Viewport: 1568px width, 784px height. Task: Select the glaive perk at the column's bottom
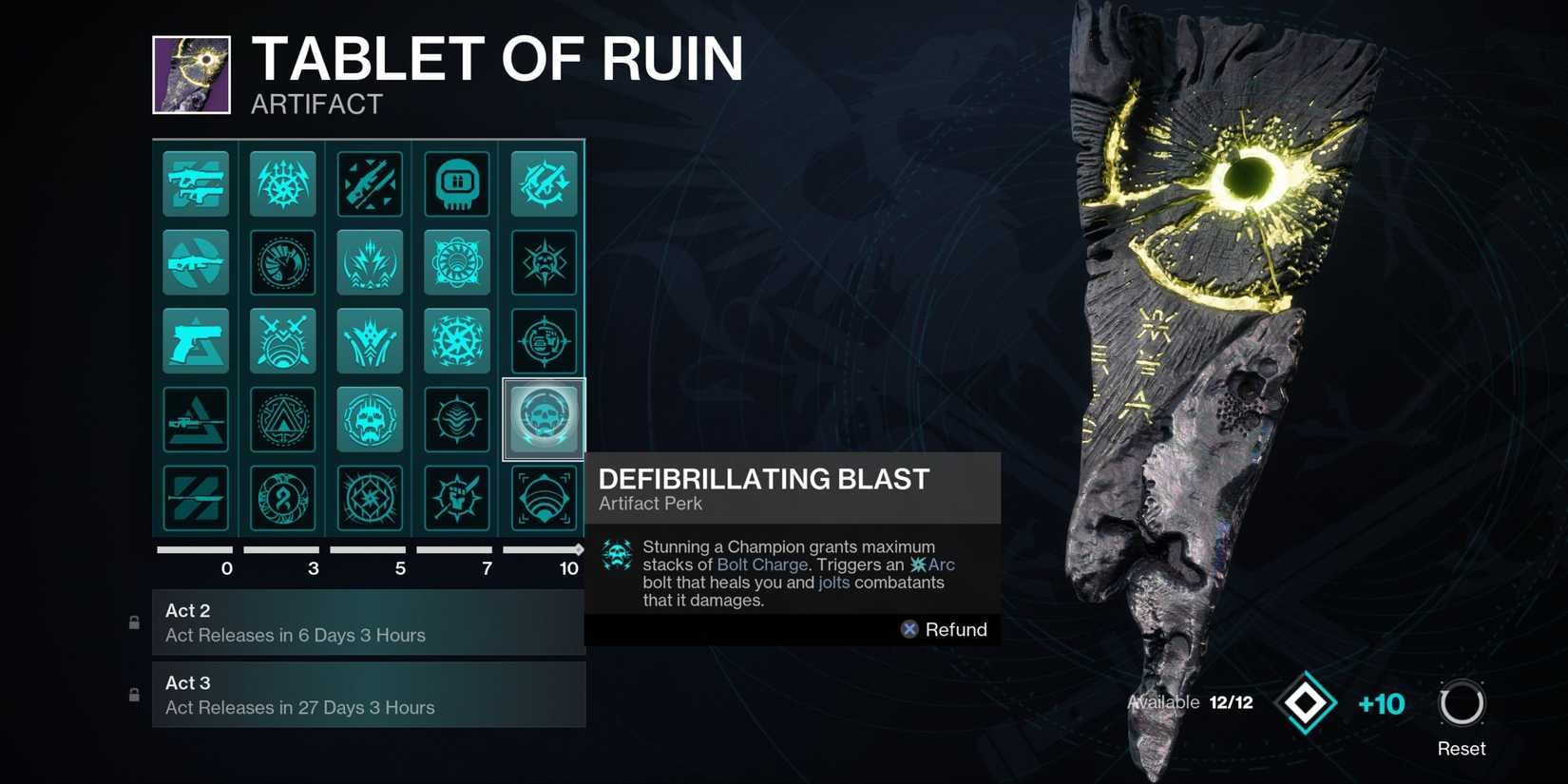tap(195, 498)
